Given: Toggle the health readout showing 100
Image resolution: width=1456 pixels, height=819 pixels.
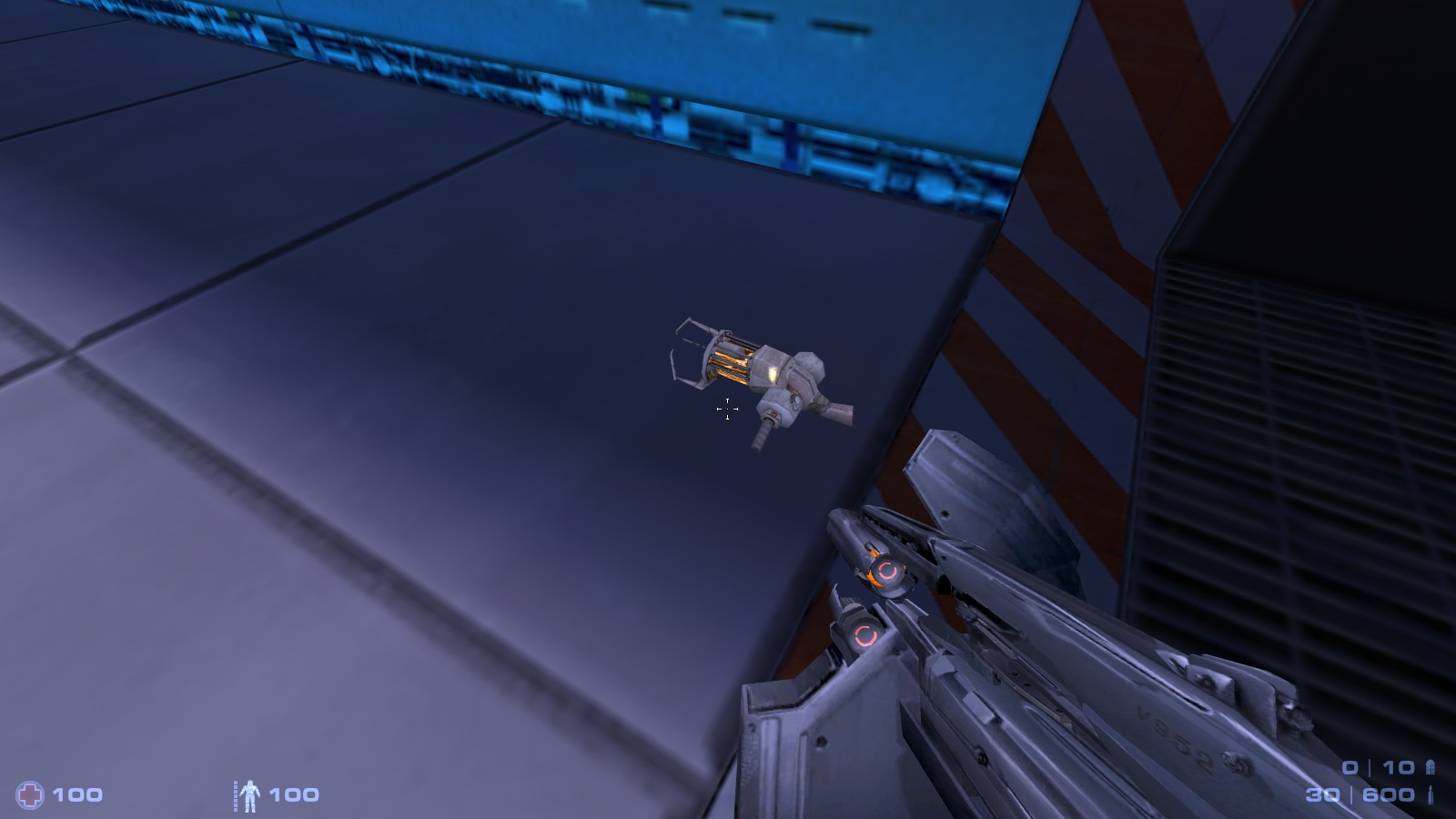Looking at the screenshot, I should pos(77,794).
